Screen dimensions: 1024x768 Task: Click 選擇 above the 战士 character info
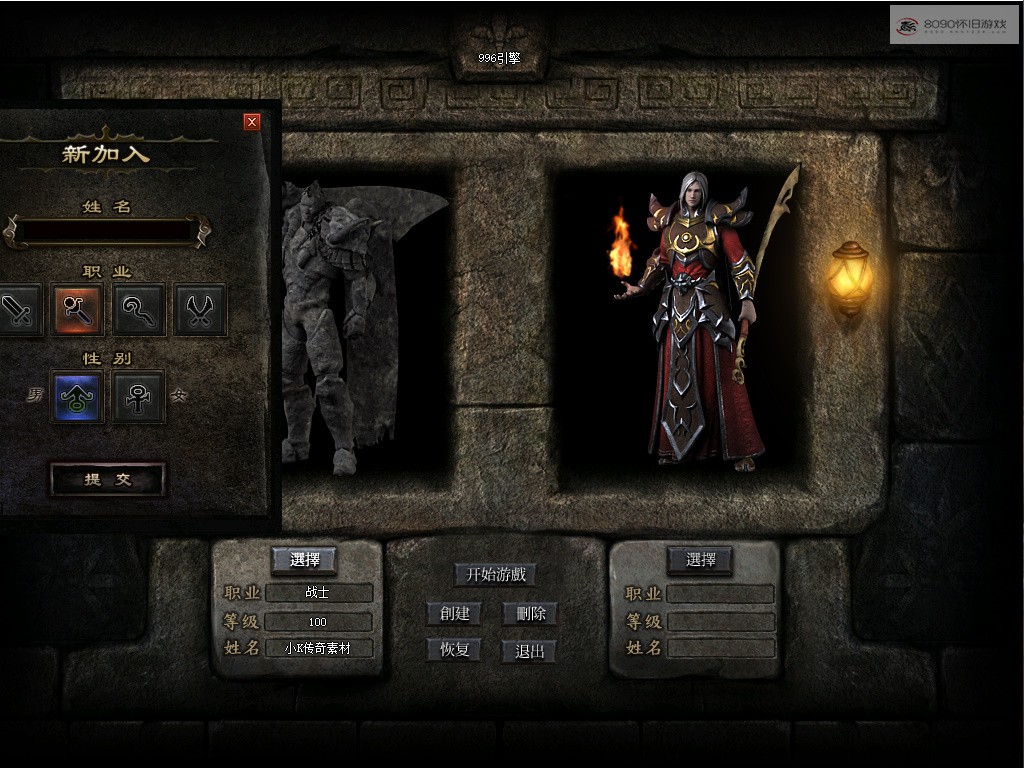tap(304, 560)
